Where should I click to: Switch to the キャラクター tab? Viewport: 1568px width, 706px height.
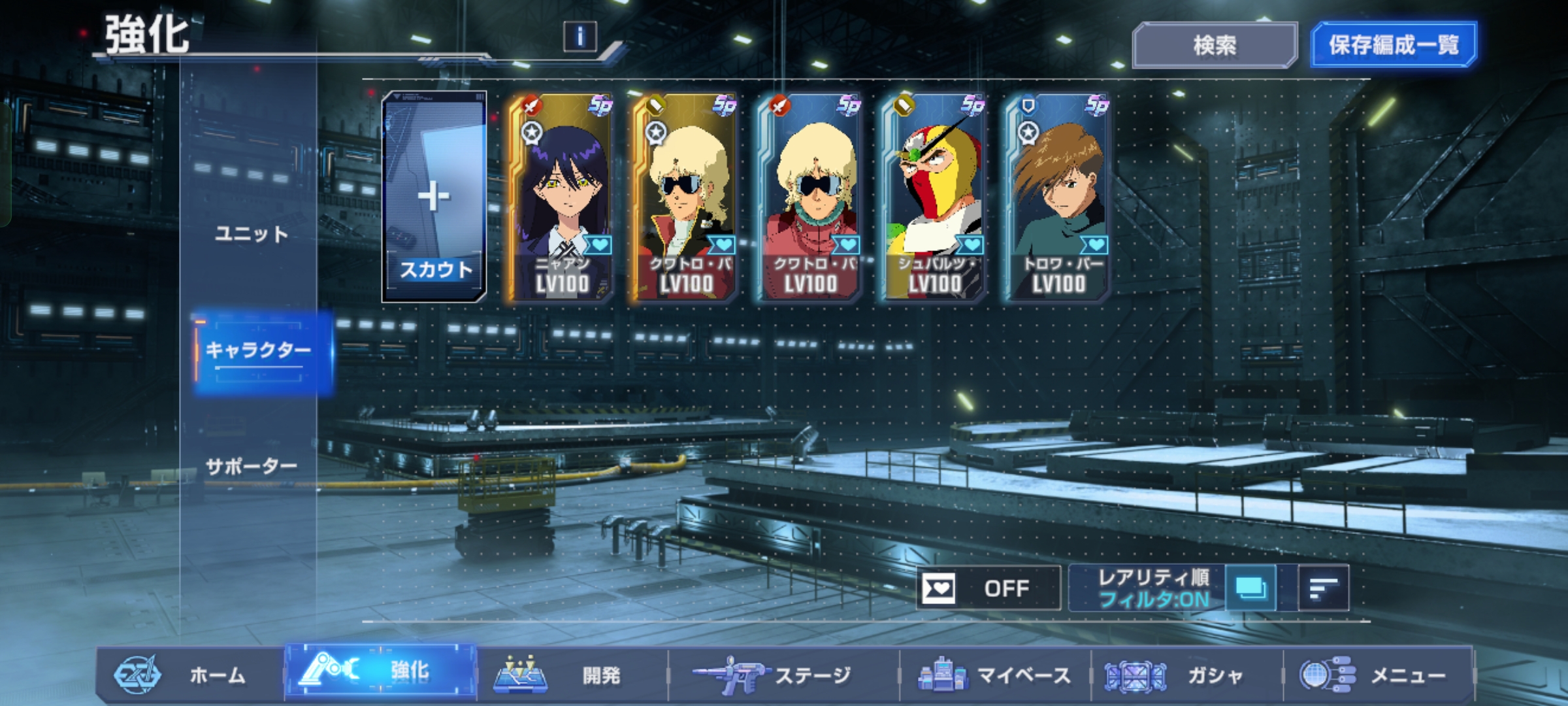tap(259, 351)
